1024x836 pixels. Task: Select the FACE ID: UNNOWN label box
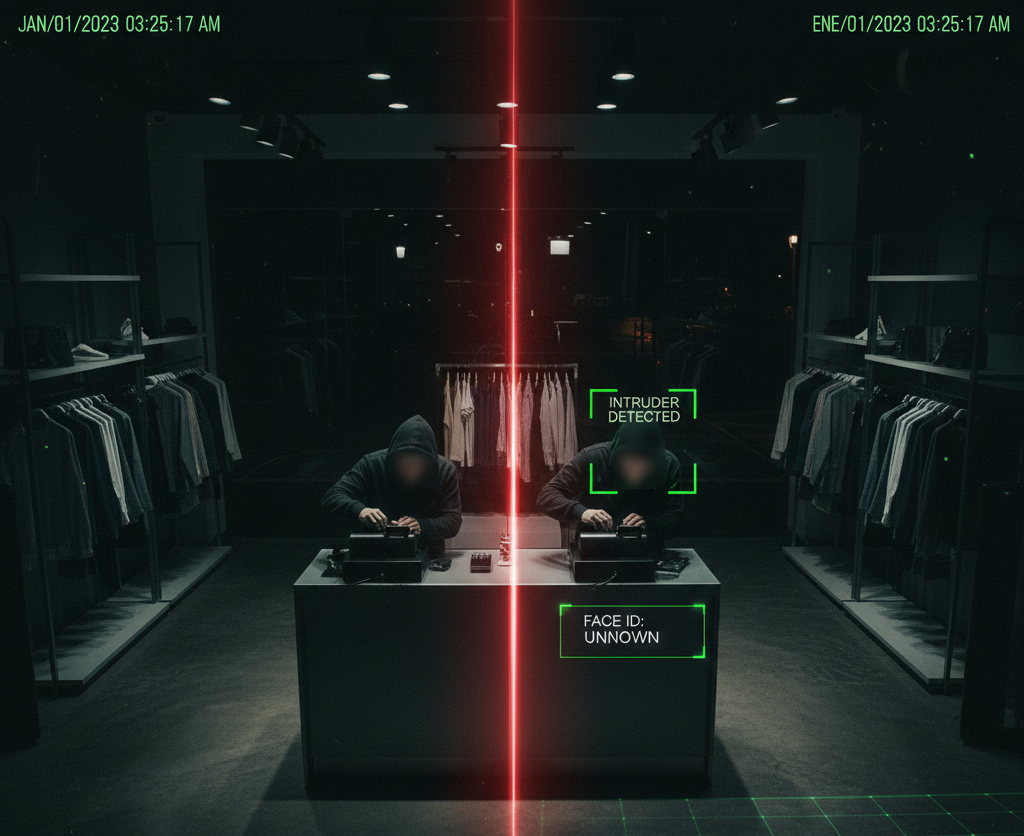click(x=632, y=631)
